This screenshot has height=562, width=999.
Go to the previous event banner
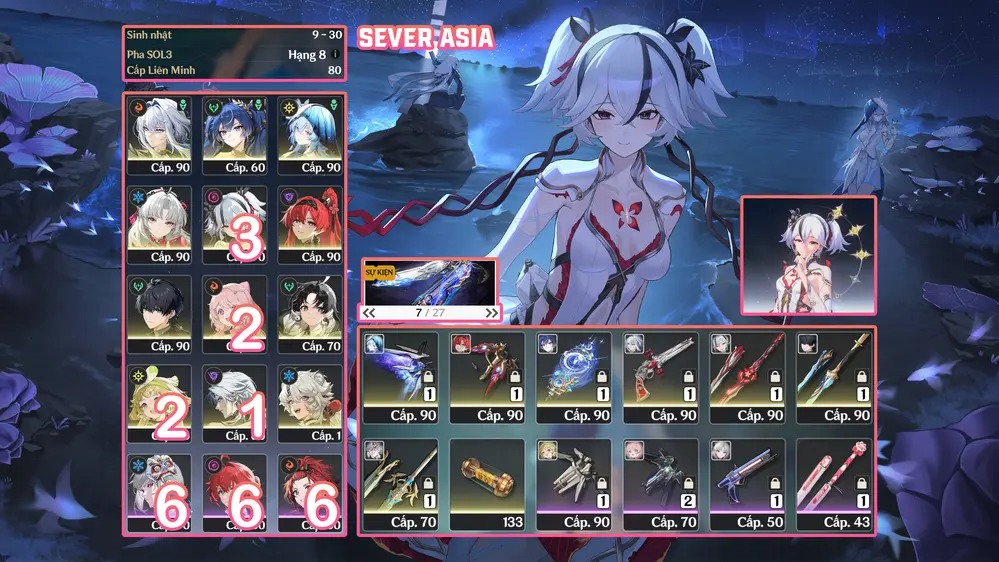[369, 313]
